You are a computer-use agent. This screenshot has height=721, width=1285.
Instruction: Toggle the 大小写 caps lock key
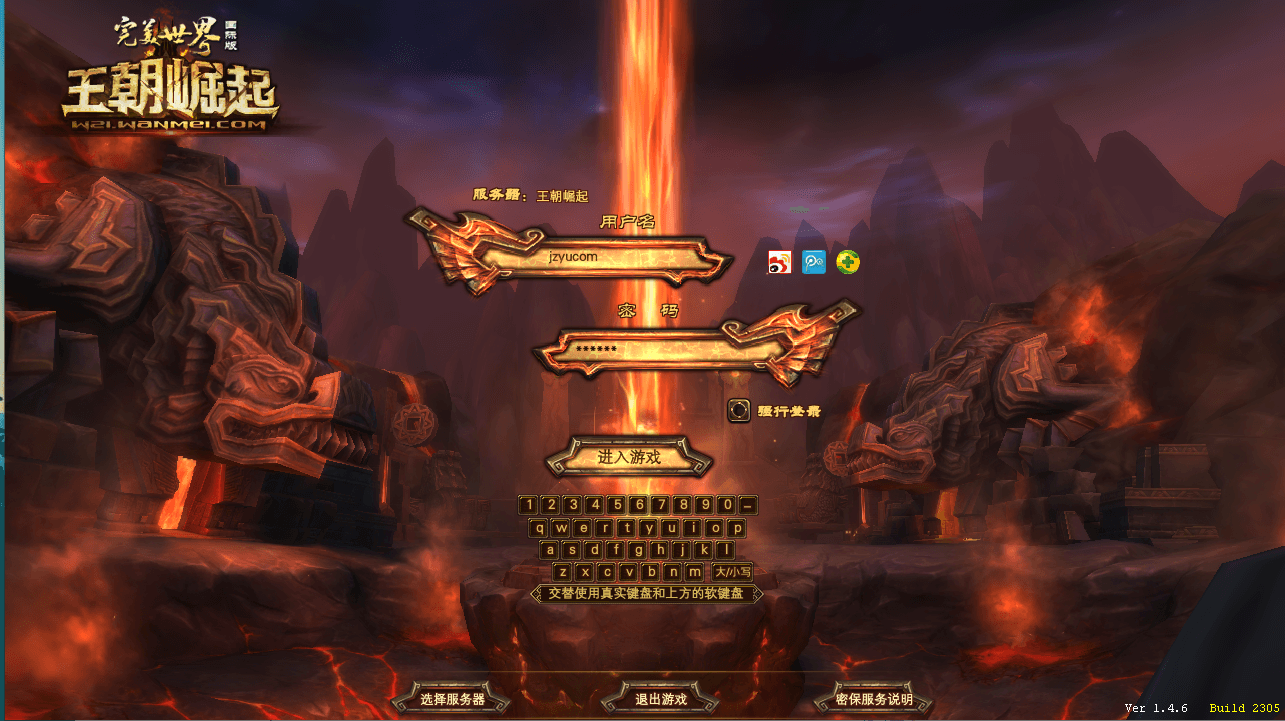pos(730,570)
